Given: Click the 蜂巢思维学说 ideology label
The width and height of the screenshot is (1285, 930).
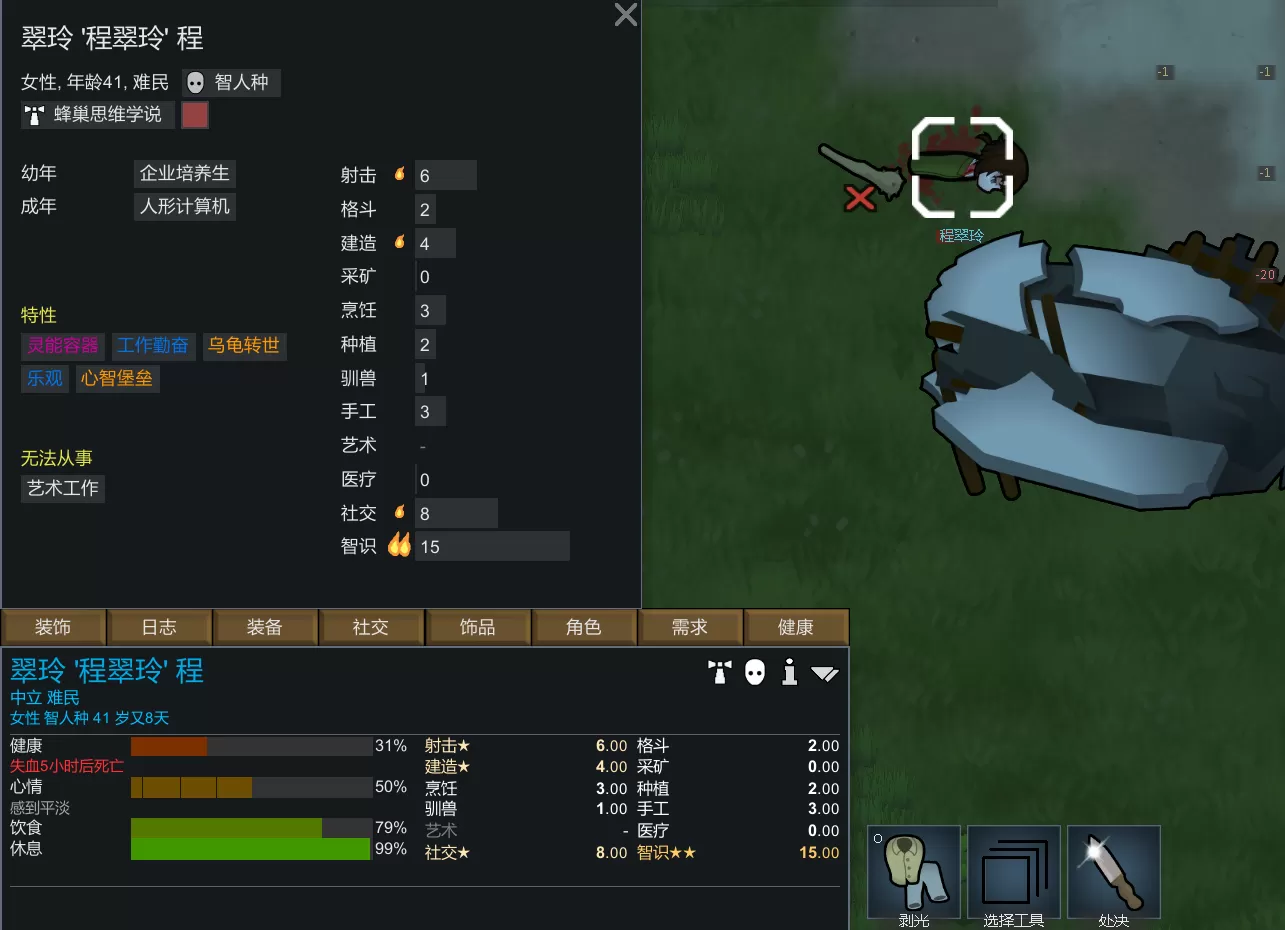Looking at the screenshot, I should (98, 115).
